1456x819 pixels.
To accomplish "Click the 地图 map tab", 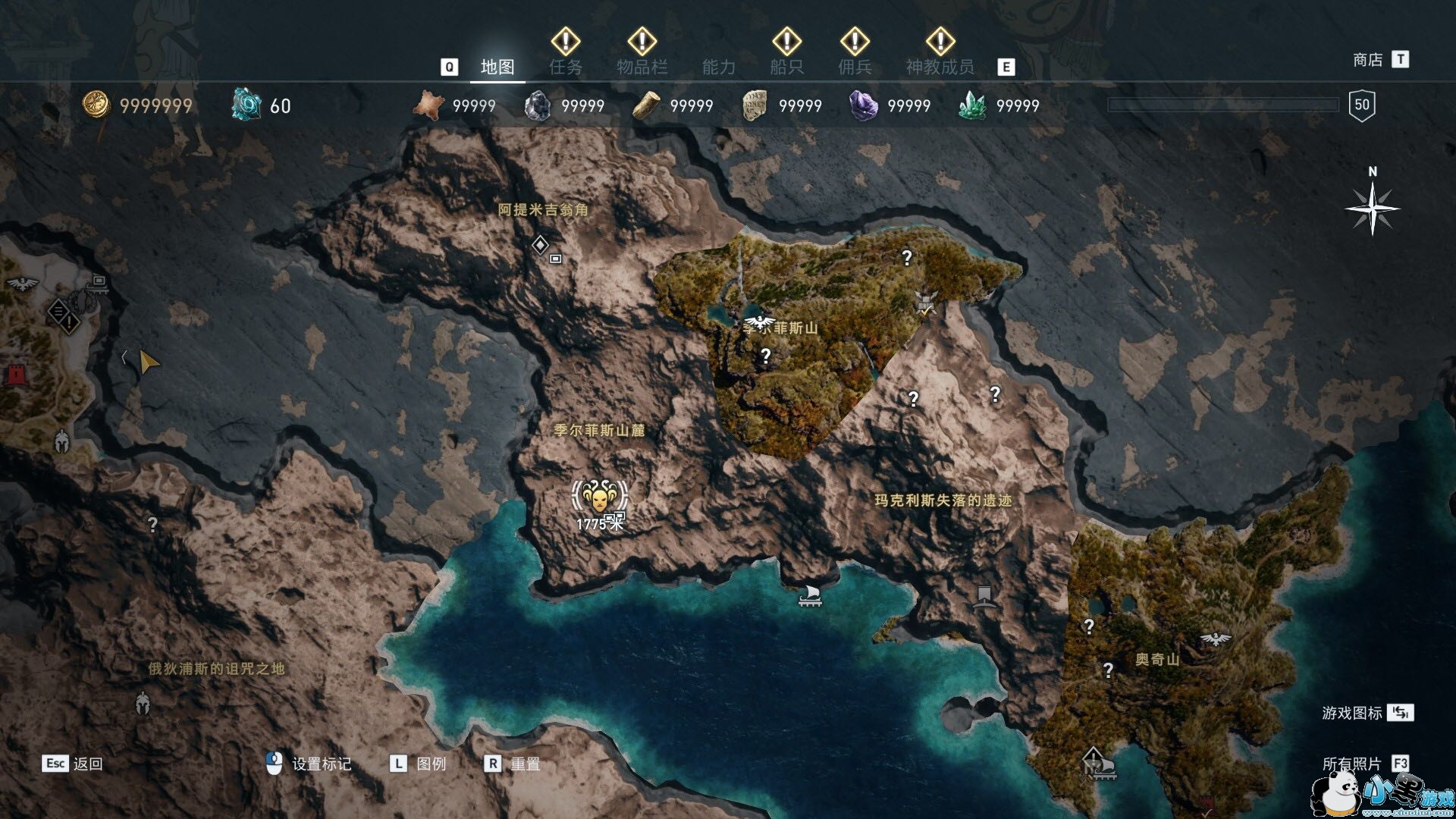I will tap(497, 67).
